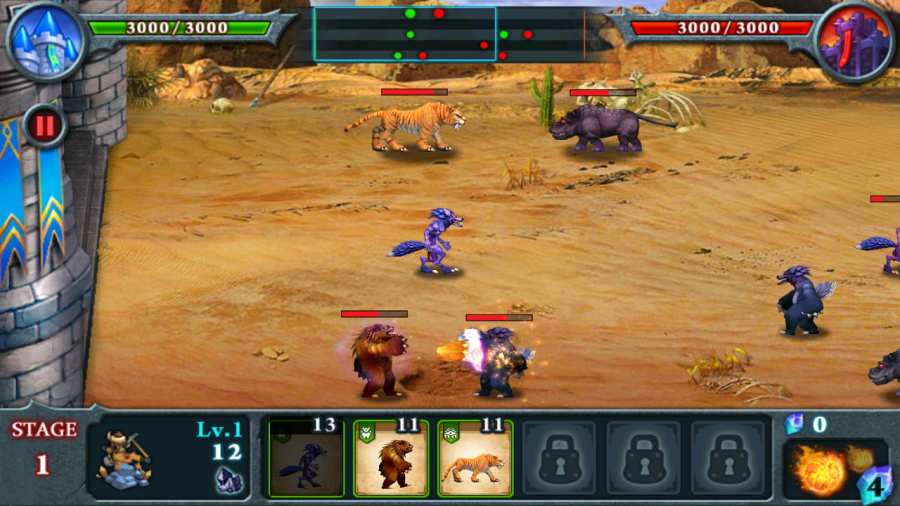Click the battlefield minimap at top

coord(448,34)
